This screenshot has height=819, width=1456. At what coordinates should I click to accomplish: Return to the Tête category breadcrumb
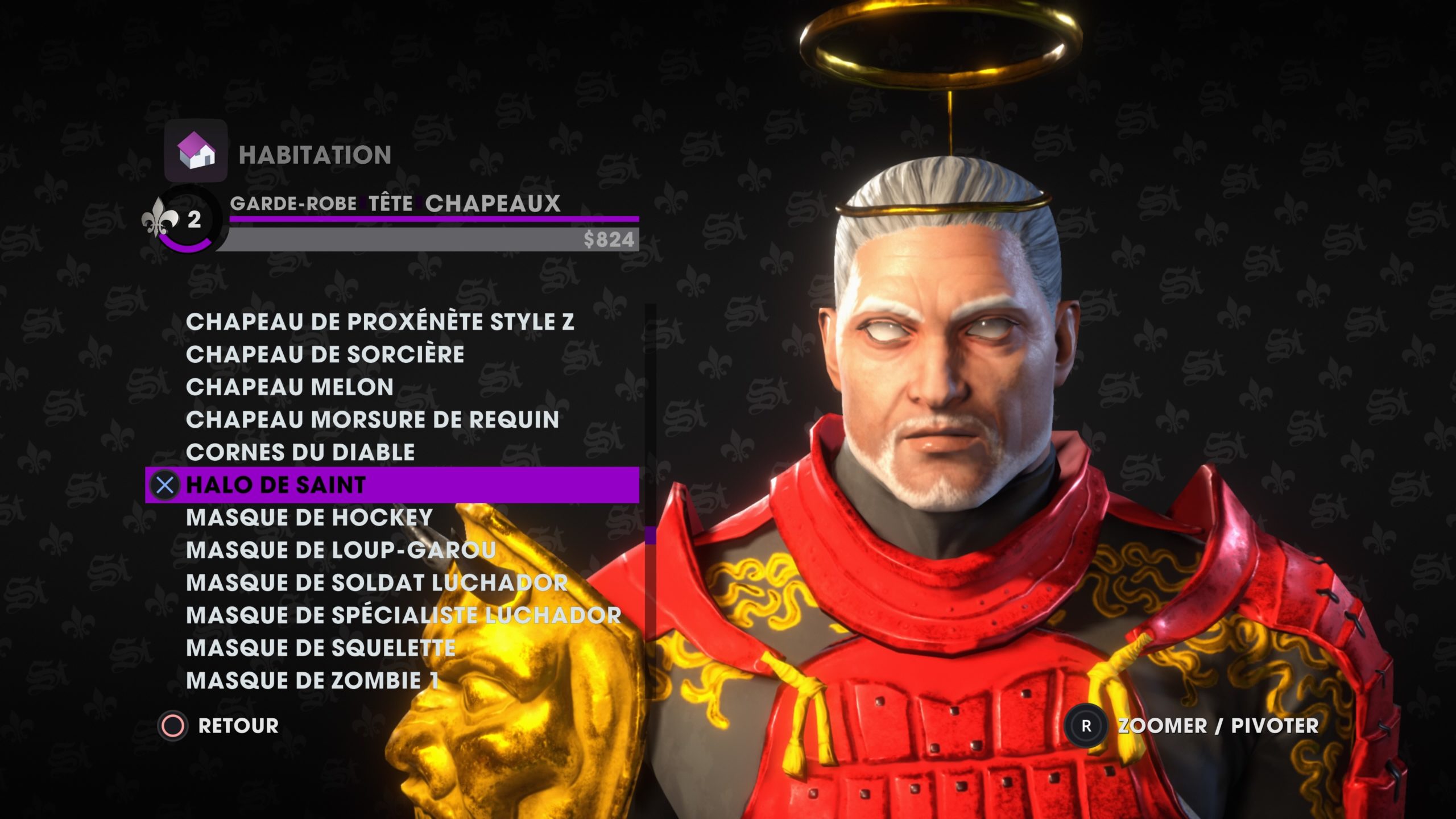(391, 204)
